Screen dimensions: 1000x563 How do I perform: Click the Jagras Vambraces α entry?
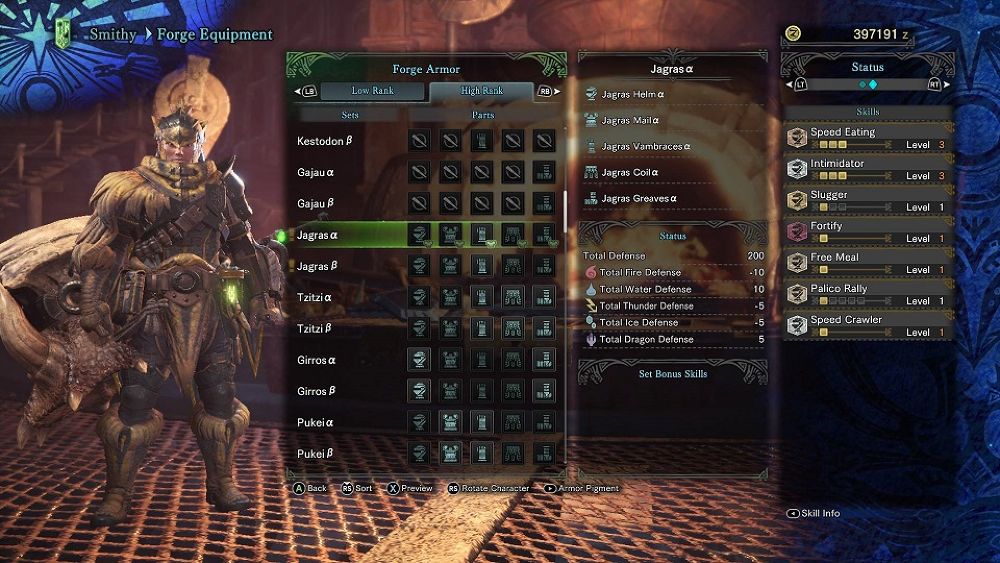(645, 147)
